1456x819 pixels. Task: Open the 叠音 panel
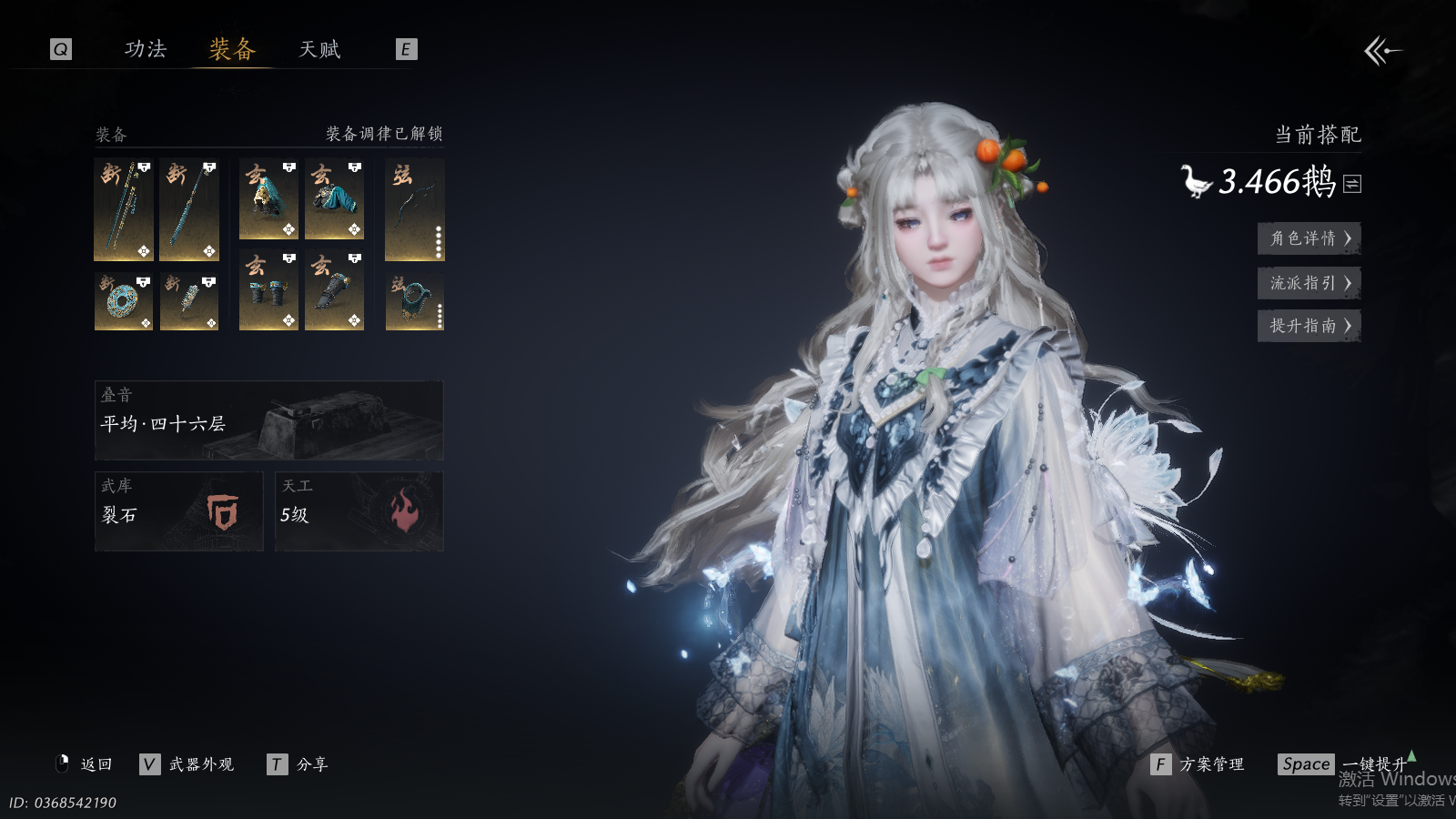(x=268, y=420)
